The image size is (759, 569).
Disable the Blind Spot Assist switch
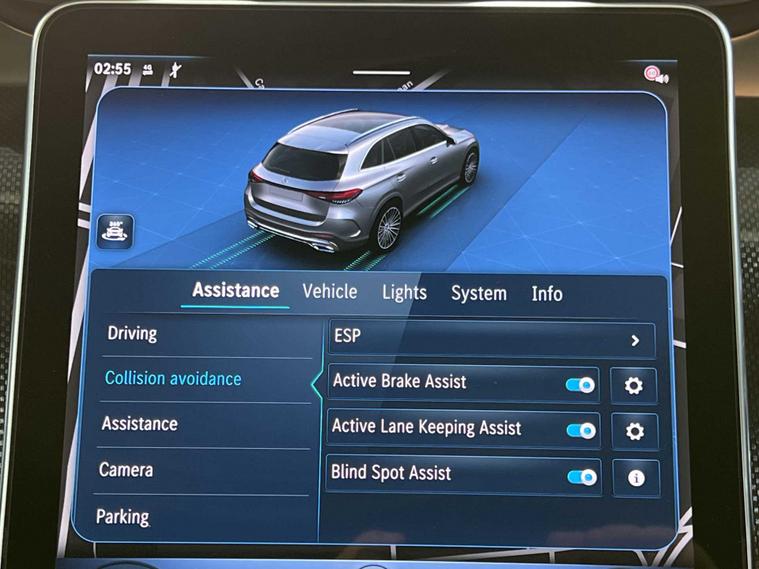coord(582,476)
